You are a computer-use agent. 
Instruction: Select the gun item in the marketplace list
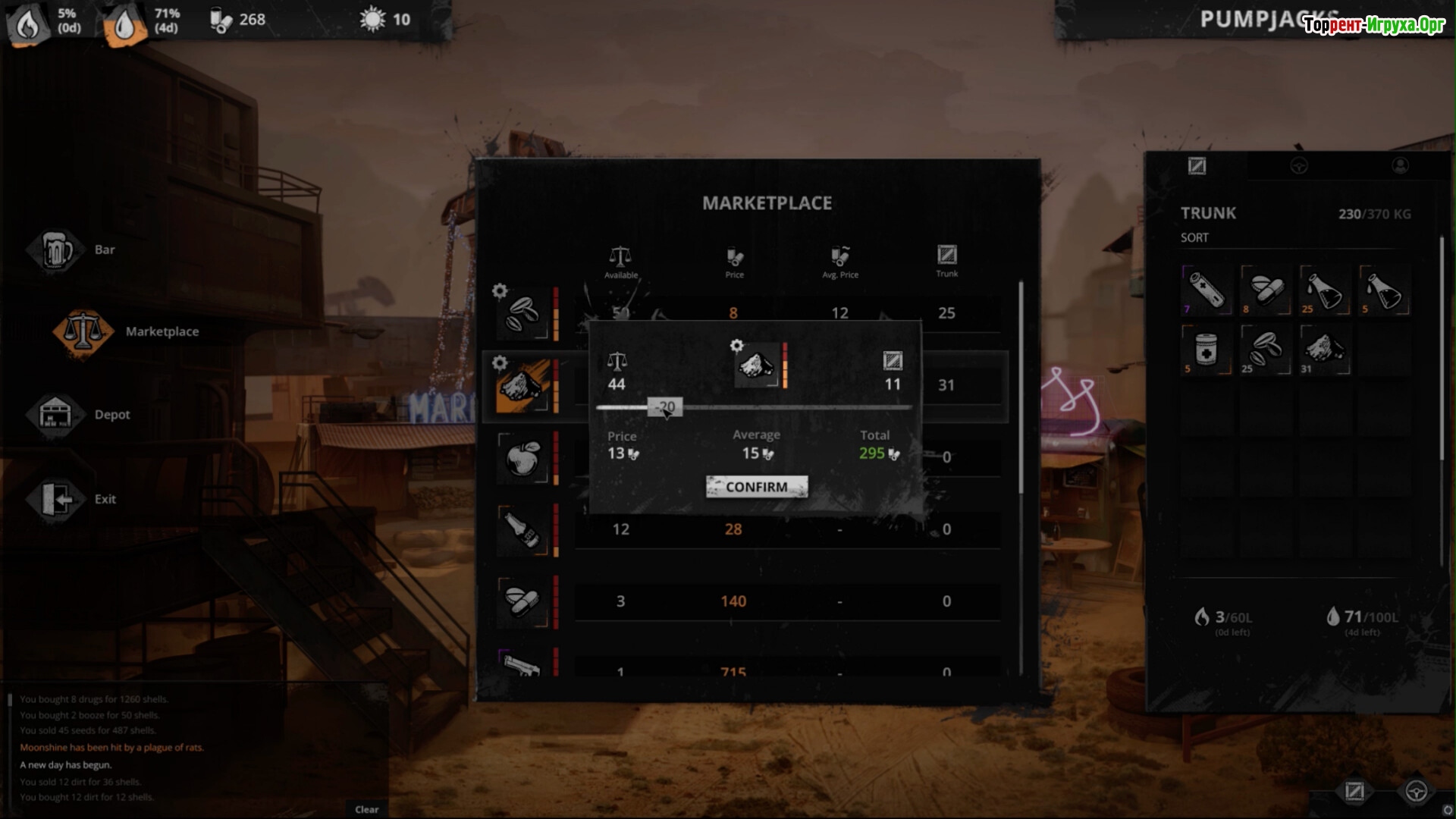click(x=522, y=666)
